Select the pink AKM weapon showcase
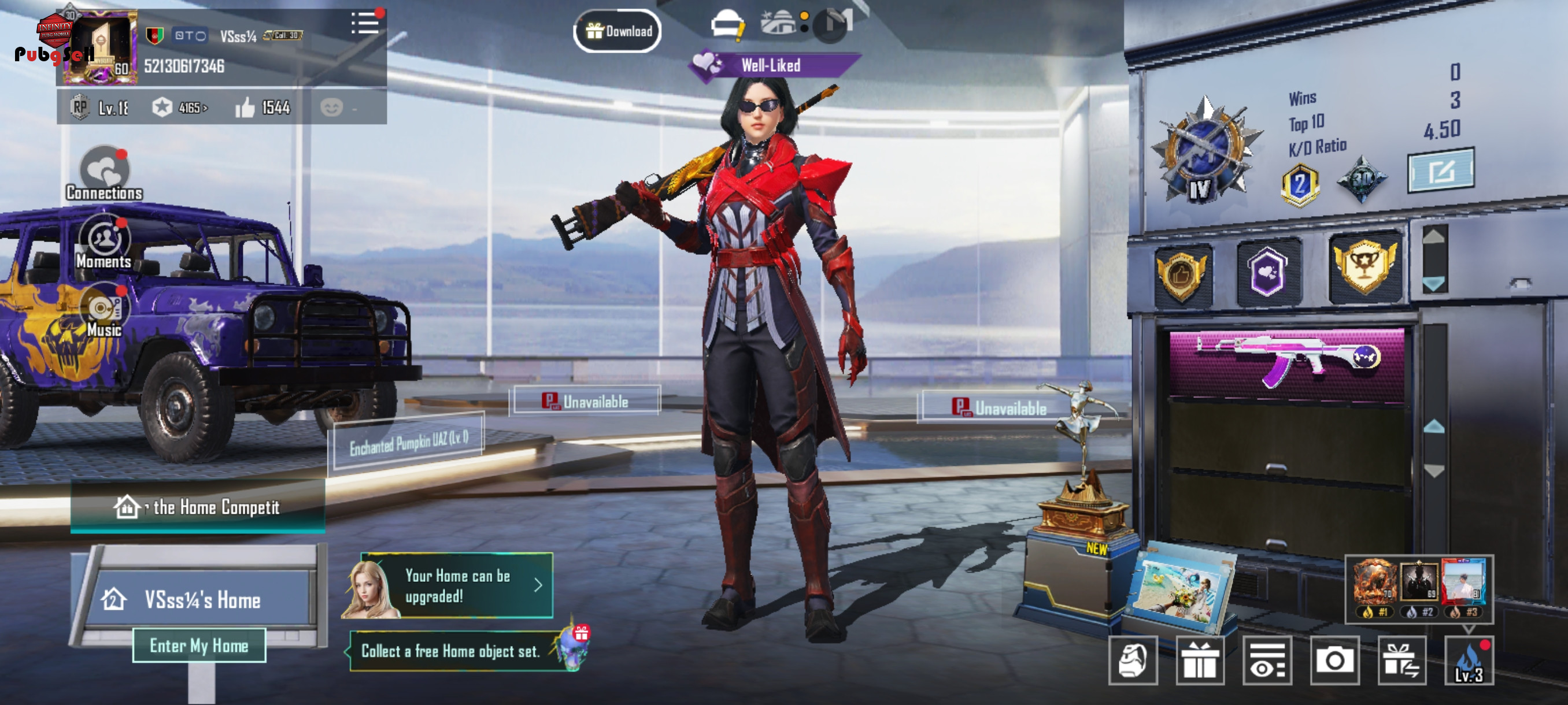1568x705 pixels. (x=1287, y=362)
